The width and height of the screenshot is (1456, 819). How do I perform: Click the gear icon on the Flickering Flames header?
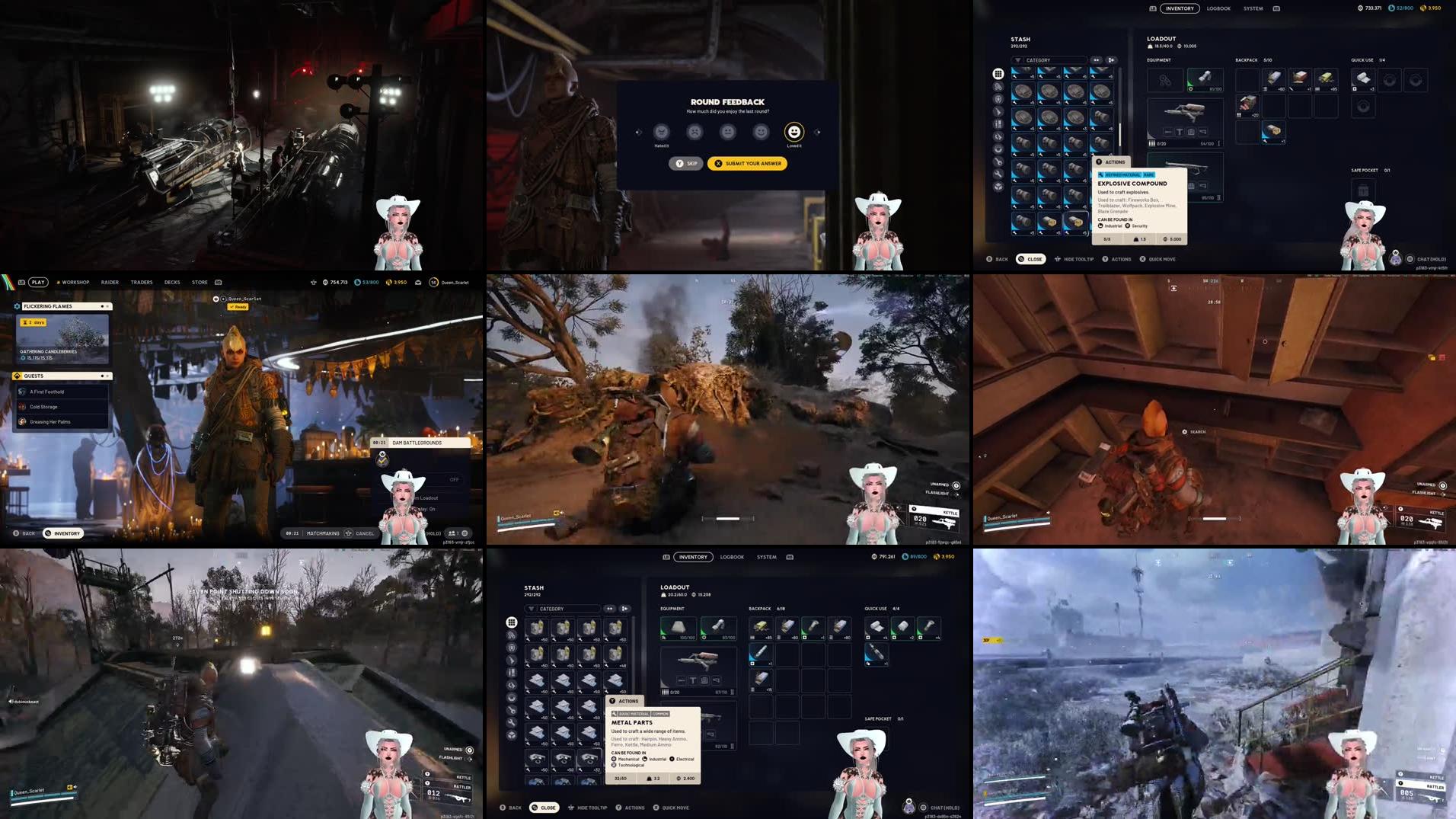click(17, 306)
